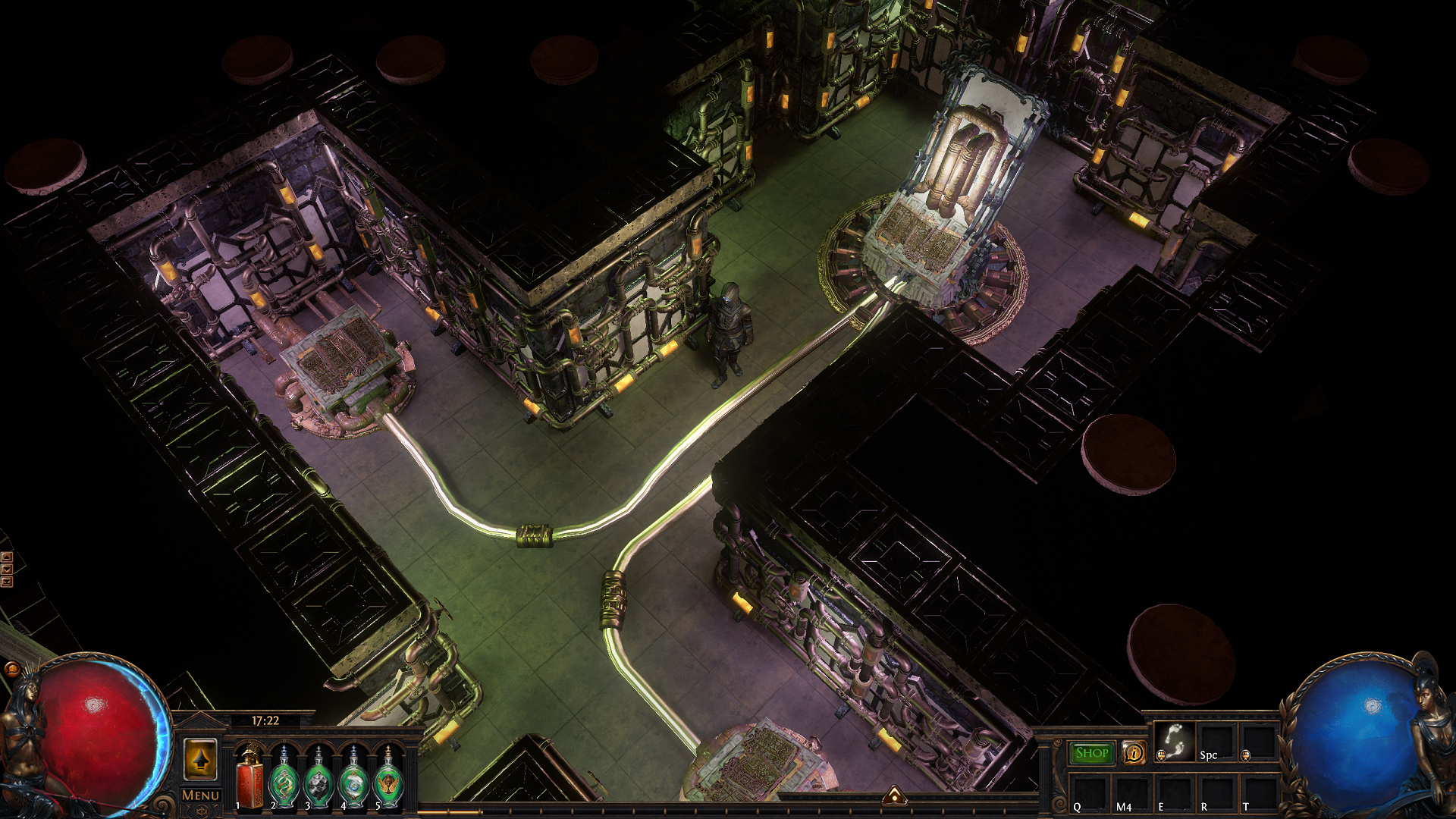
Task: Click the golden arrow level-up button
Action: (201, 759)
